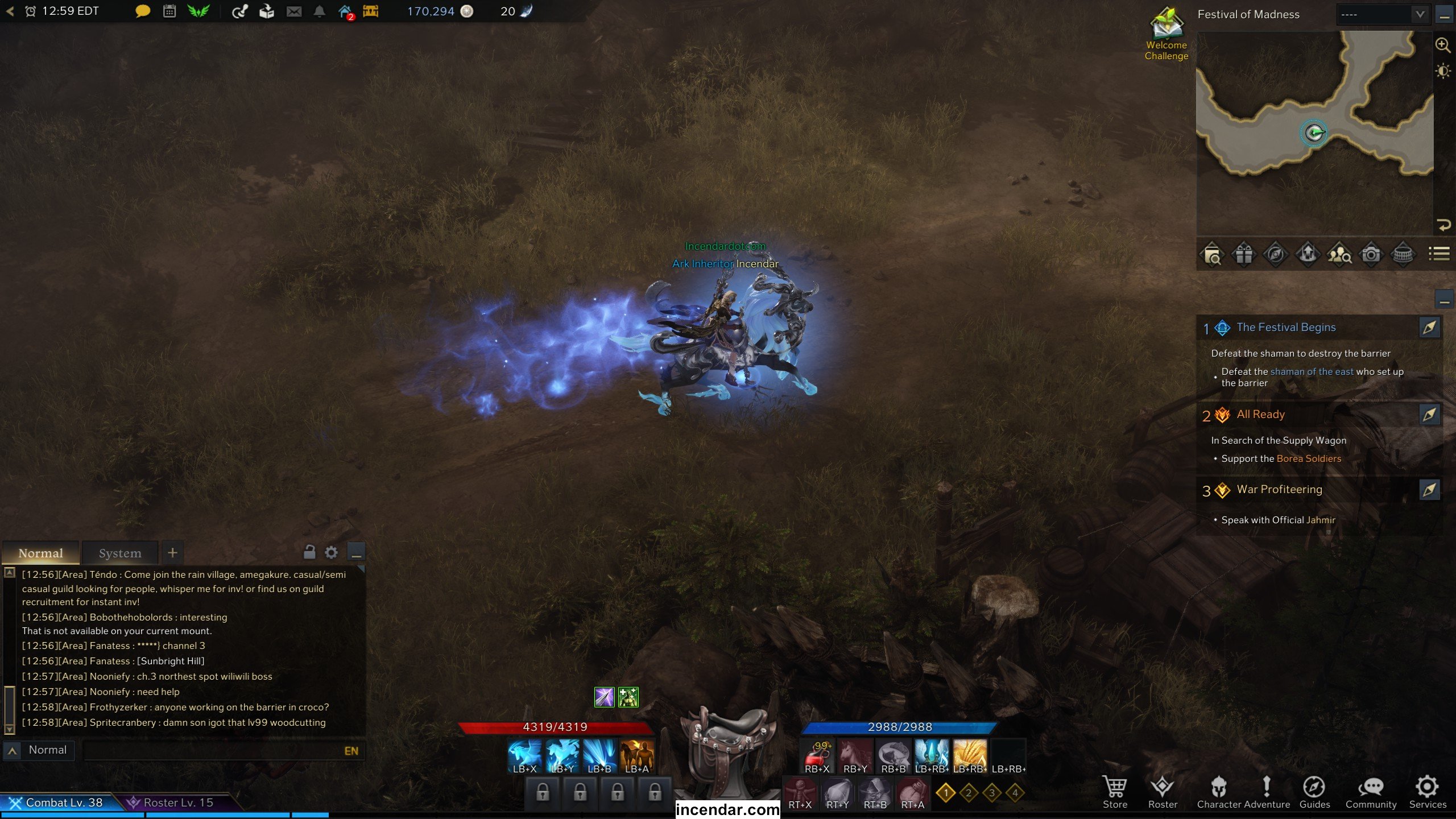
Task: Open the calendar icon in top bar
Action: click(169, 11)
